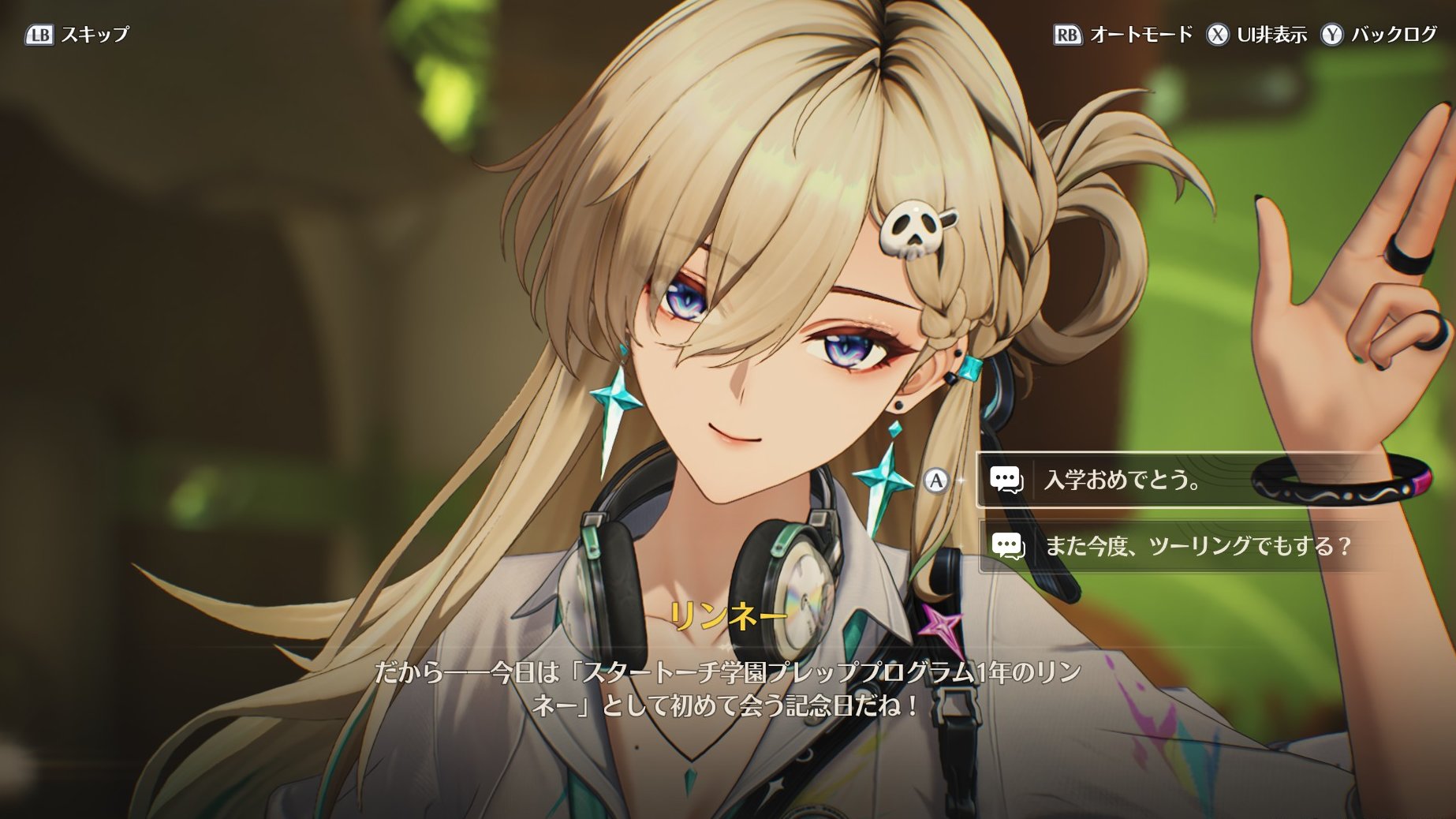
Task: Choose the reply 入学おめでとう。
Action: pyautogui.click(x=1122, y=480)
